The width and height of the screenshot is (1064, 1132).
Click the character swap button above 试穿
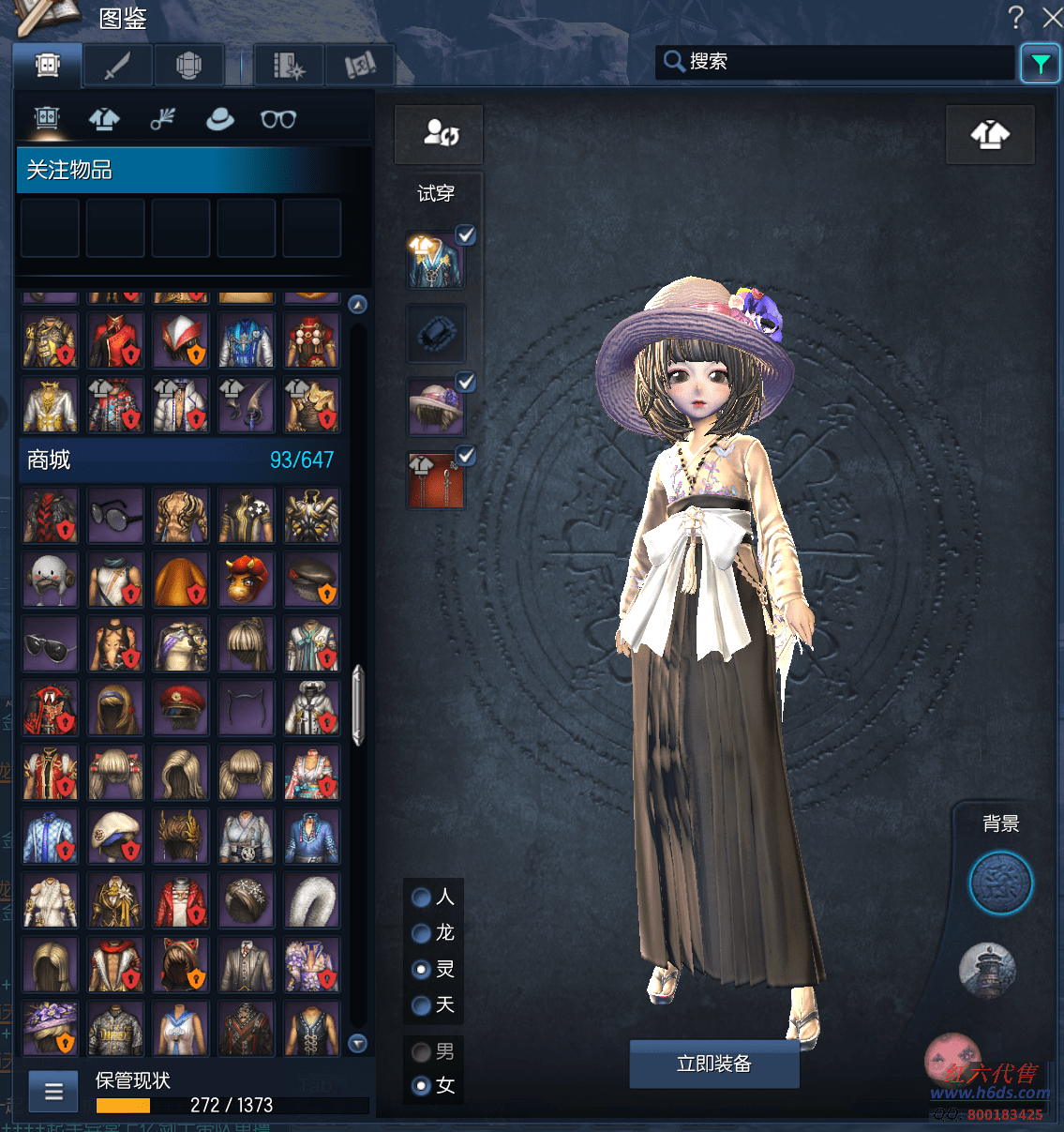[439, 134]
